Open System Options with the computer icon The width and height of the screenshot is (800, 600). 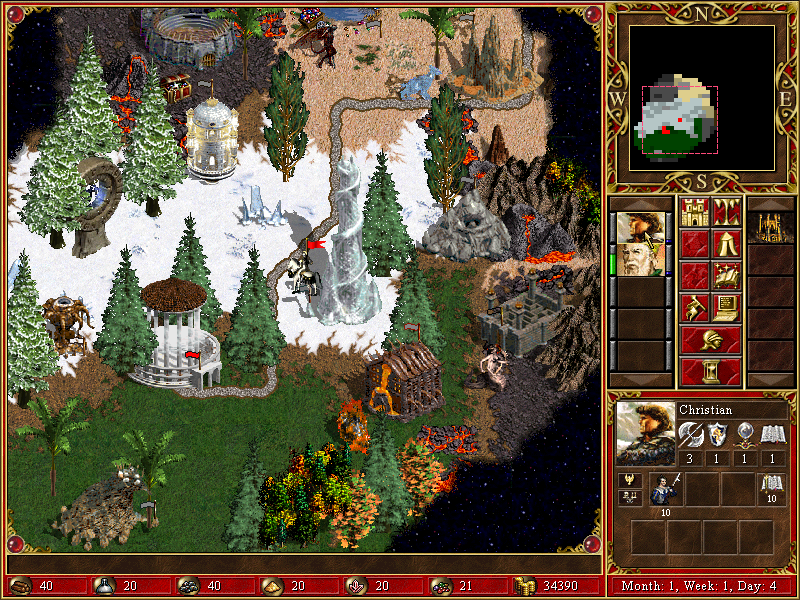click(x=726, y=307)
